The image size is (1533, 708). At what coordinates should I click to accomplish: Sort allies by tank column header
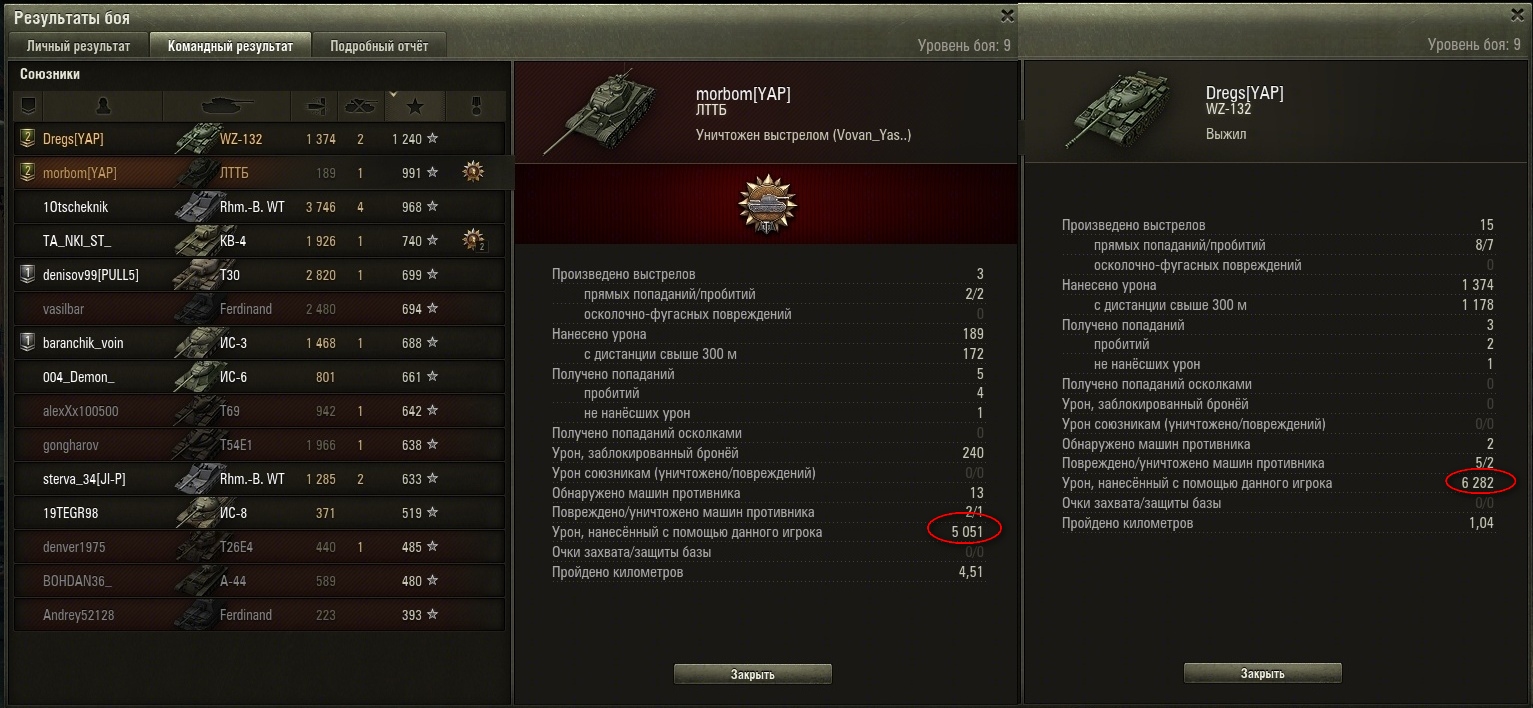226,105
